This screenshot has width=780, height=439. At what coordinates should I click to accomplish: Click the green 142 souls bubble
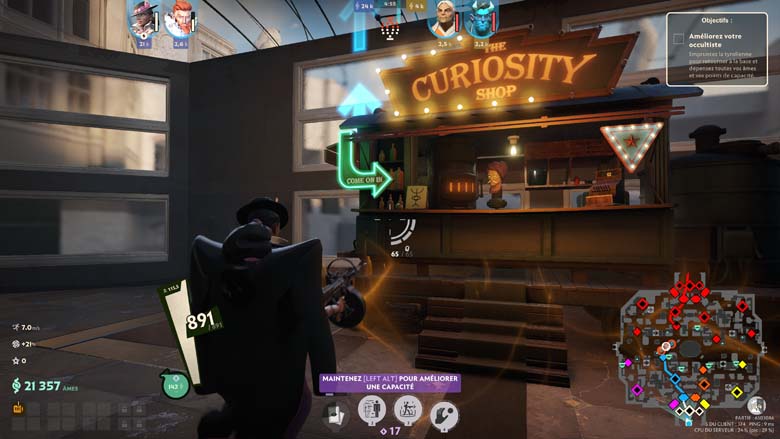176,385
